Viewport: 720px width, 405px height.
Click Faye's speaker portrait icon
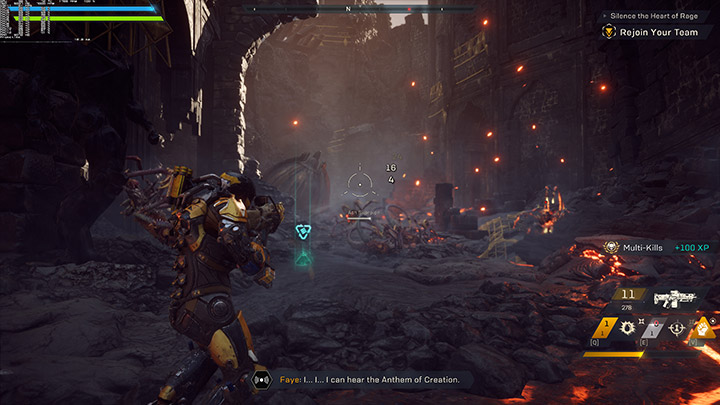[x=262, y=379]
